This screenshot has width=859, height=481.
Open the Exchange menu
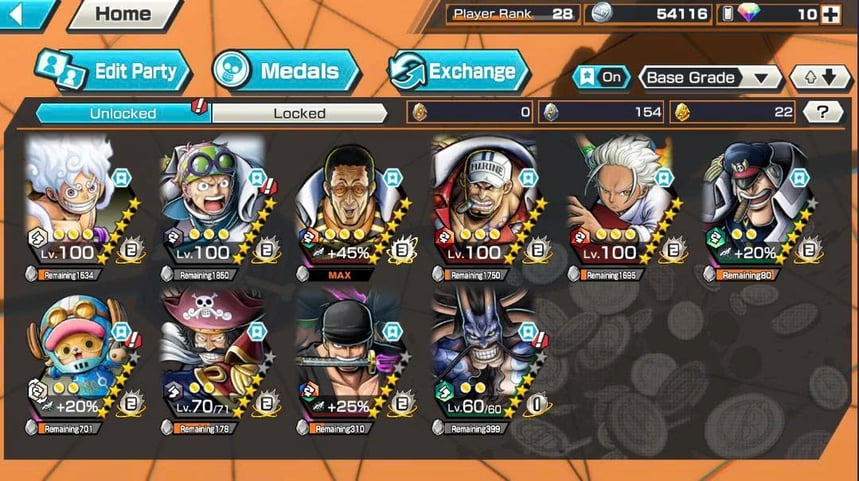(x=458, y=71)
